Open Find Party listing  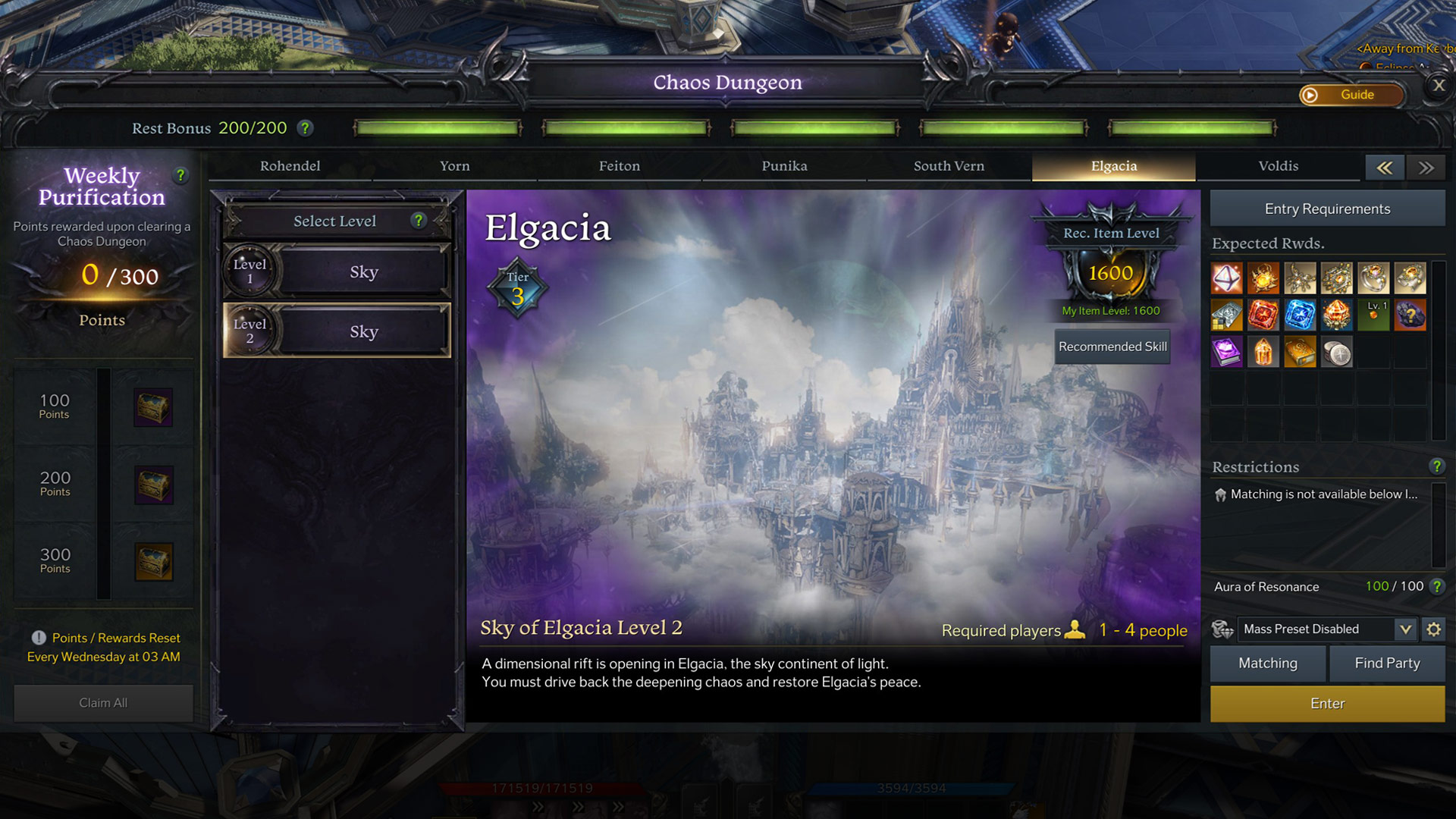1387,664
